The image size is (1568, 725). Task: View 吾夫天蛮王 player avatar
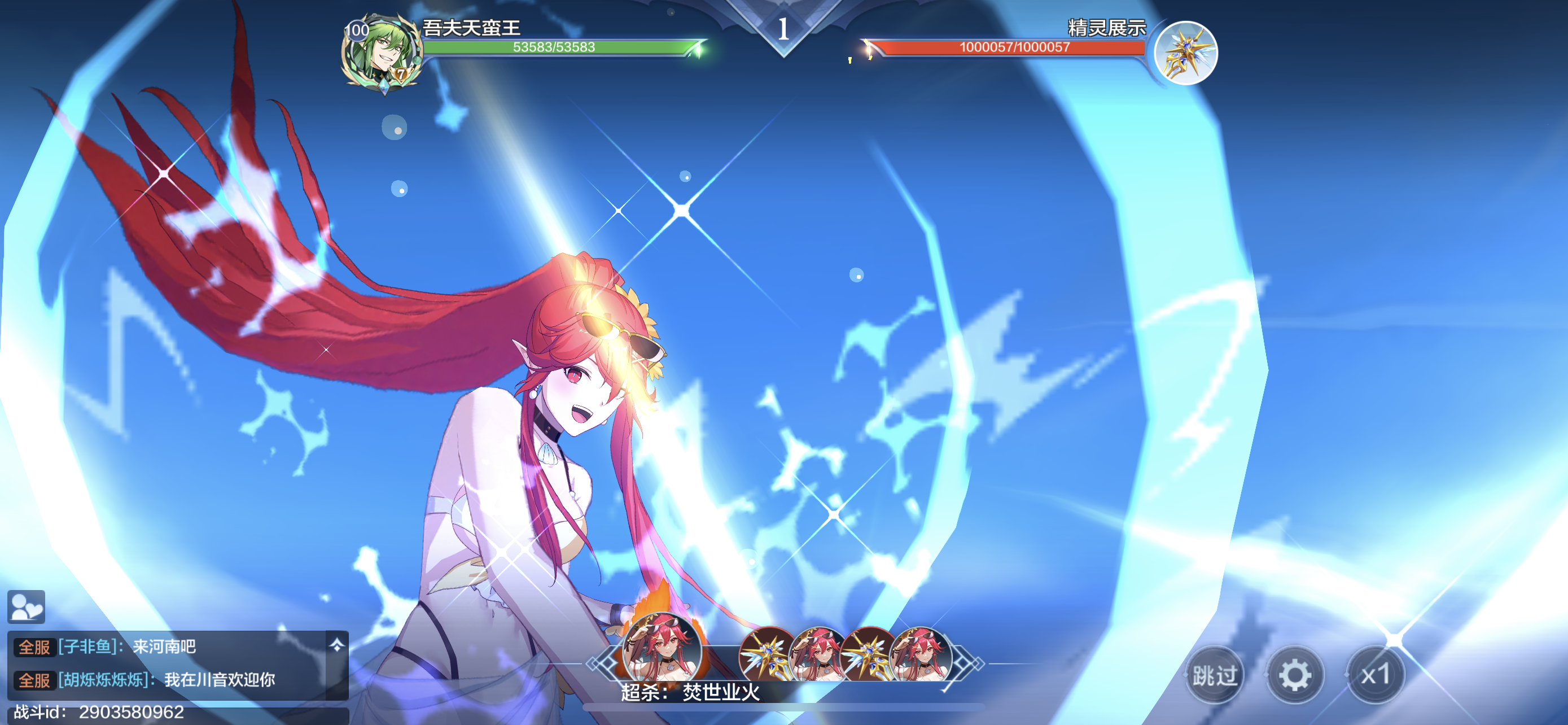[382, 53]
